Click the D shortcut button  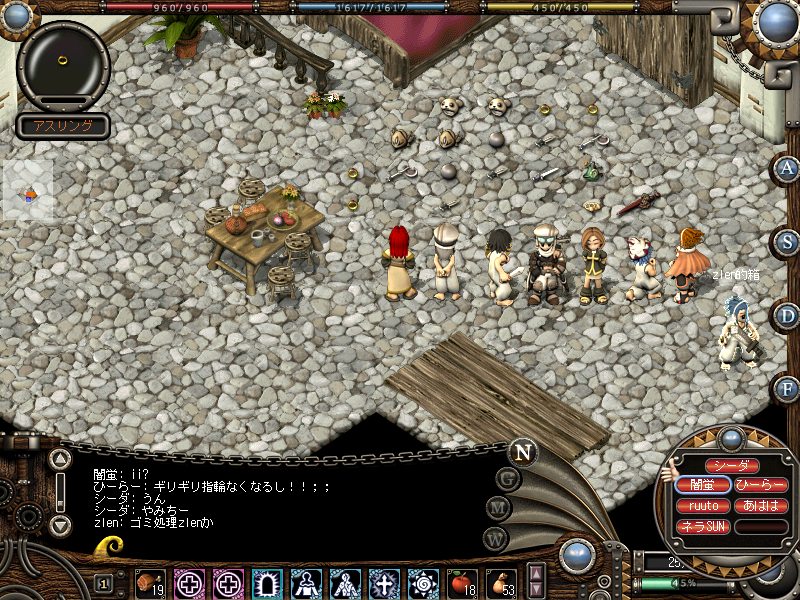coord(787,316)
